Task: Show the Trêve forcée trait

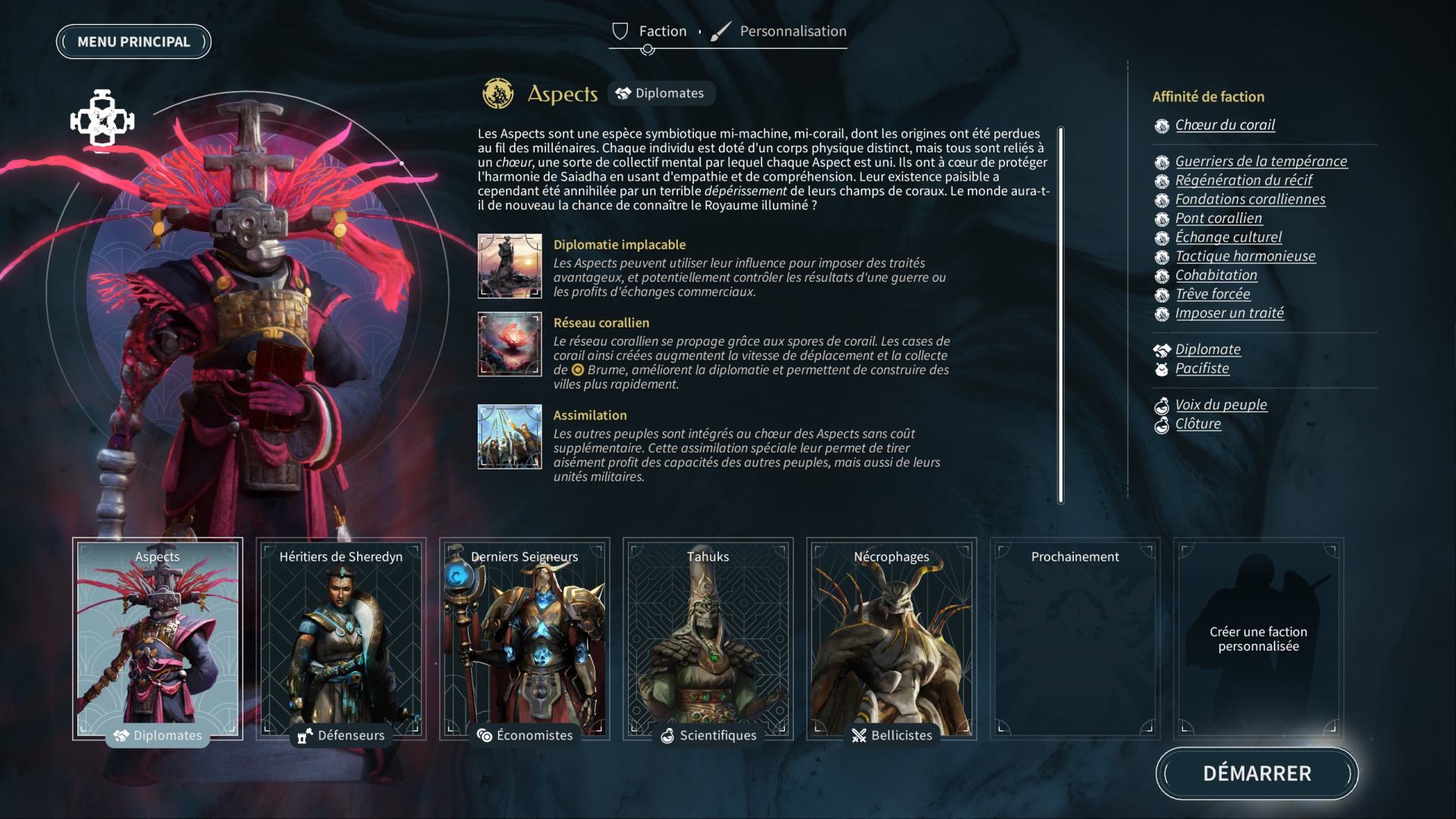Action: coord(1213,294)
